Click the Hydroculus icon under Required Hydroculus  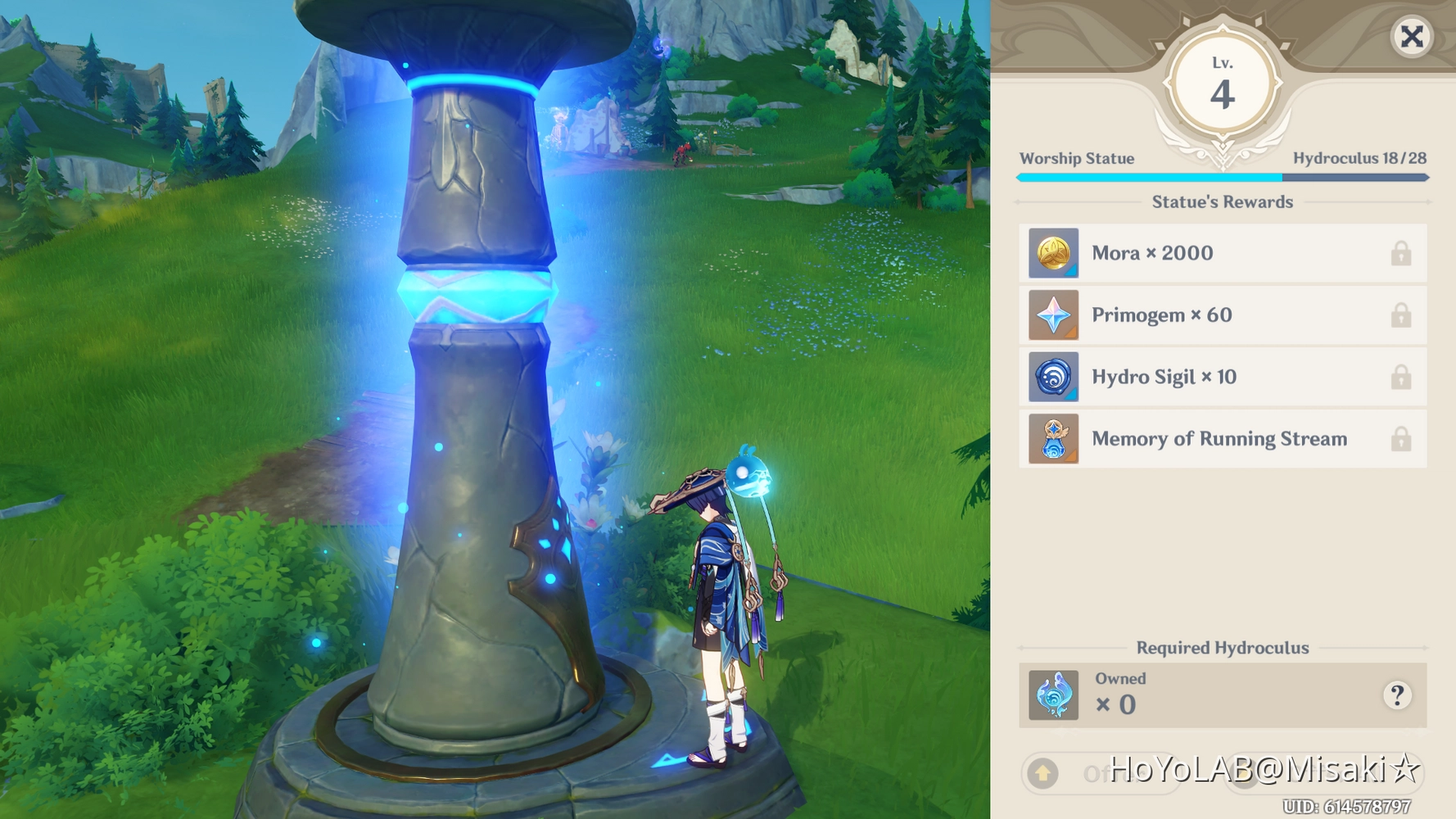pyautogui.click(x=1053, y=695)
